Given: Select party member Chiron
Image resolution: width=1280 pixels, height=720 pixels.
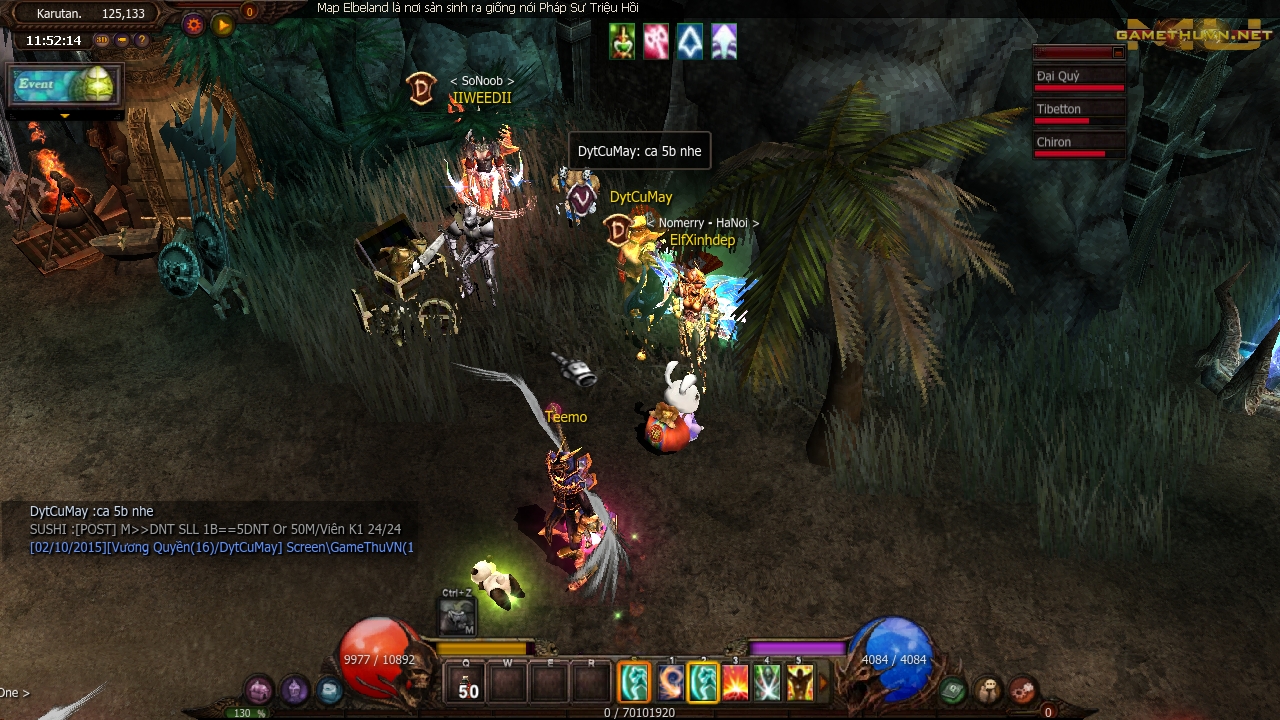Looking at the screenshot, I should [x=1078, y=144].
